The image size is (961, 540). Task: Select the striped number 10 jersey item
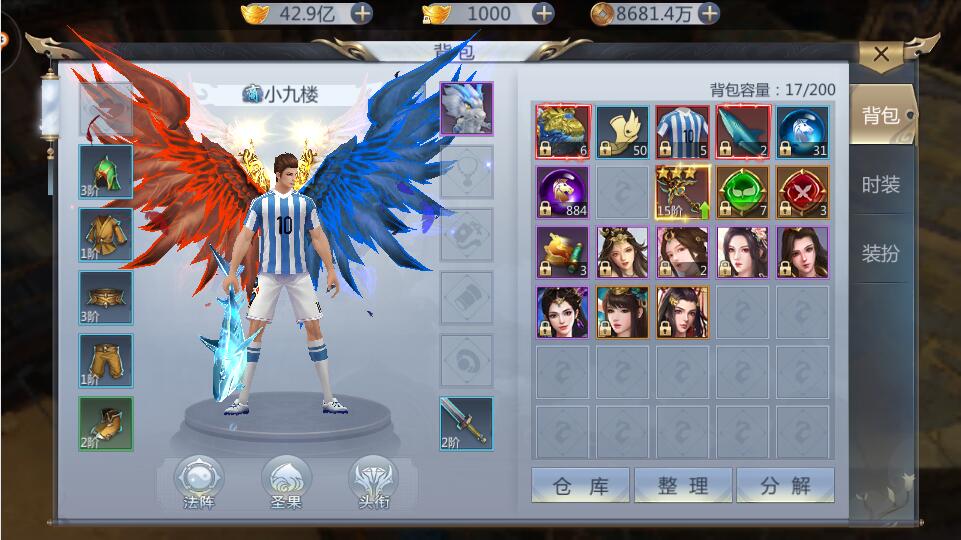tap(682, 132)
